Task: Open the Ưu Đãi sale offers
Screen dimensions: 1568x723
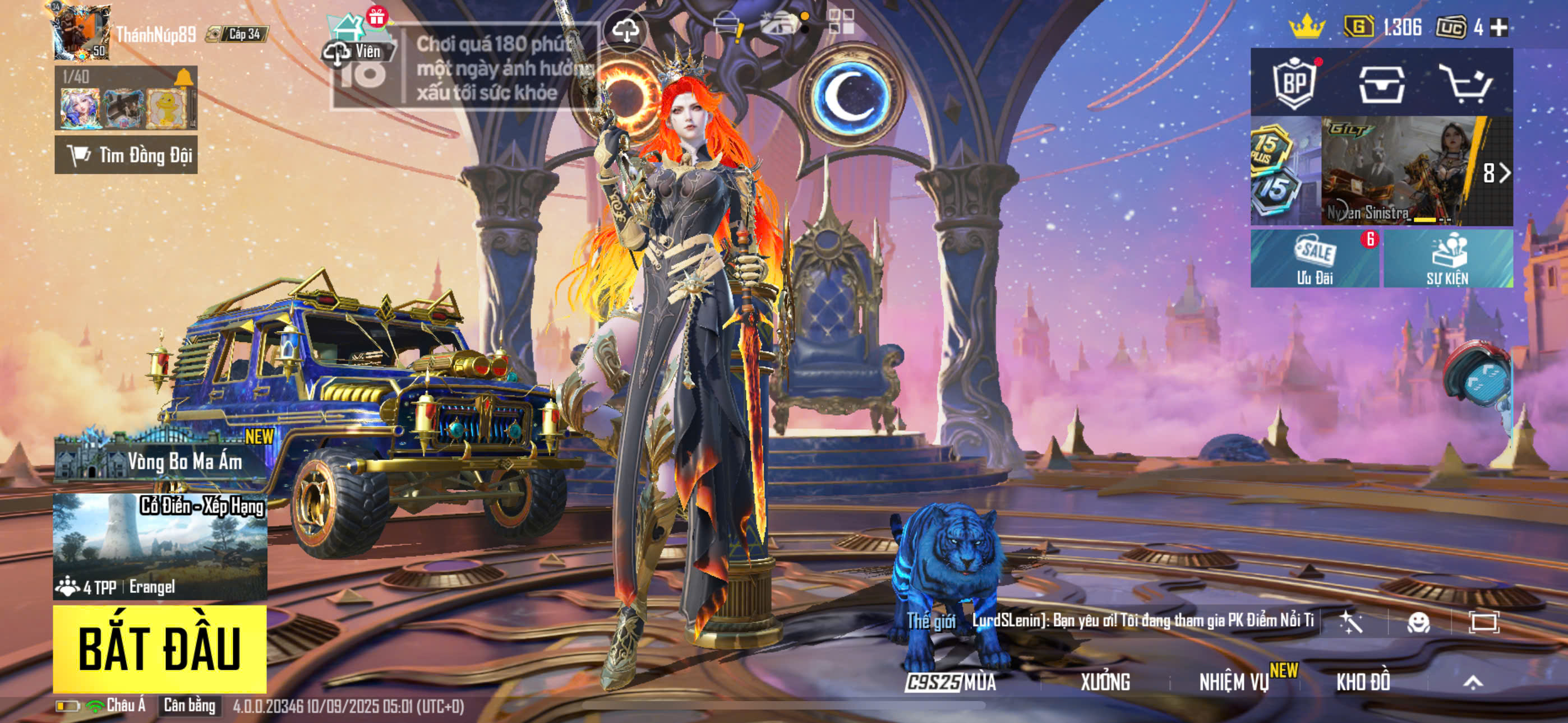Action: [x=1314, y=258]
